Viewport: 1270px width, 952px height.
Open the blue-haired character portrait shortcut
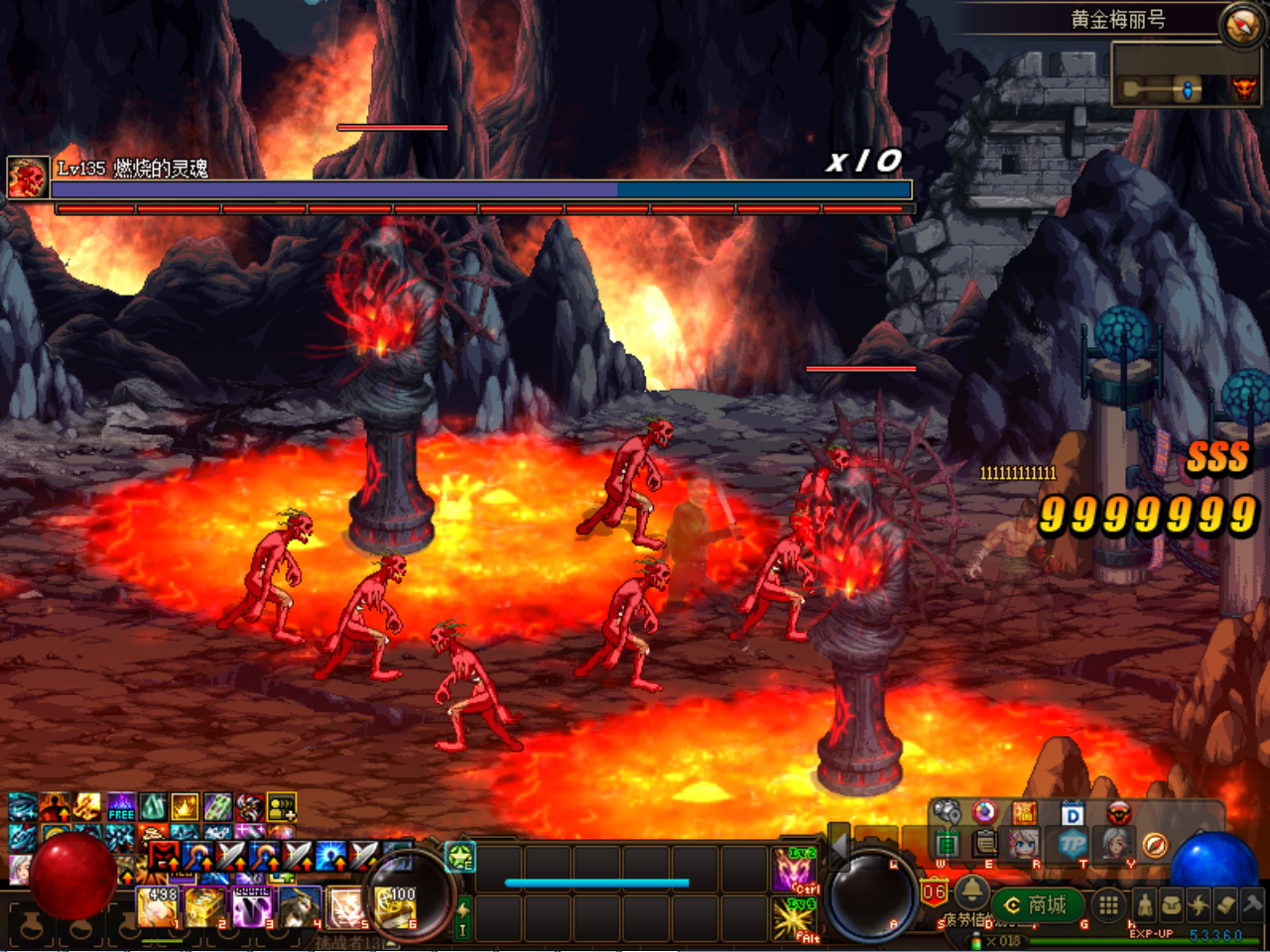point(1024,845)
